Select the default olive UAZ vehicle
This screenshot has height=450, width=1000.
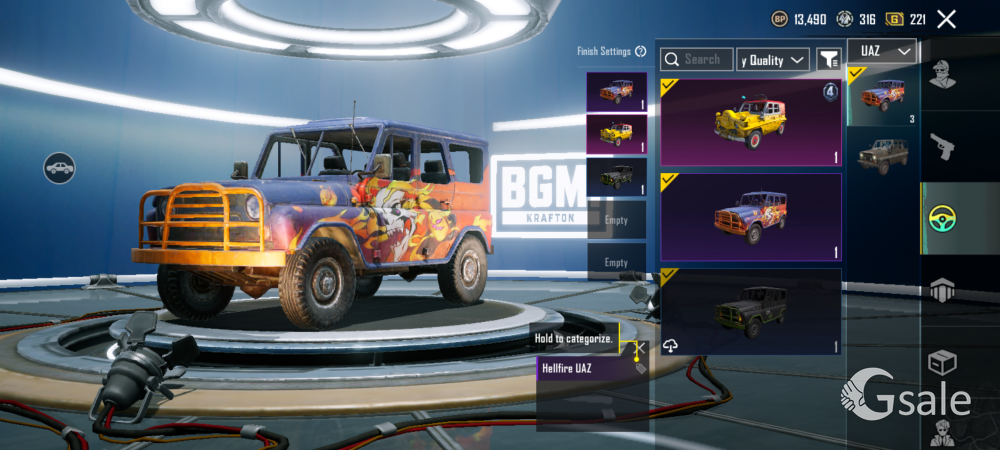[x=882, y=155]
